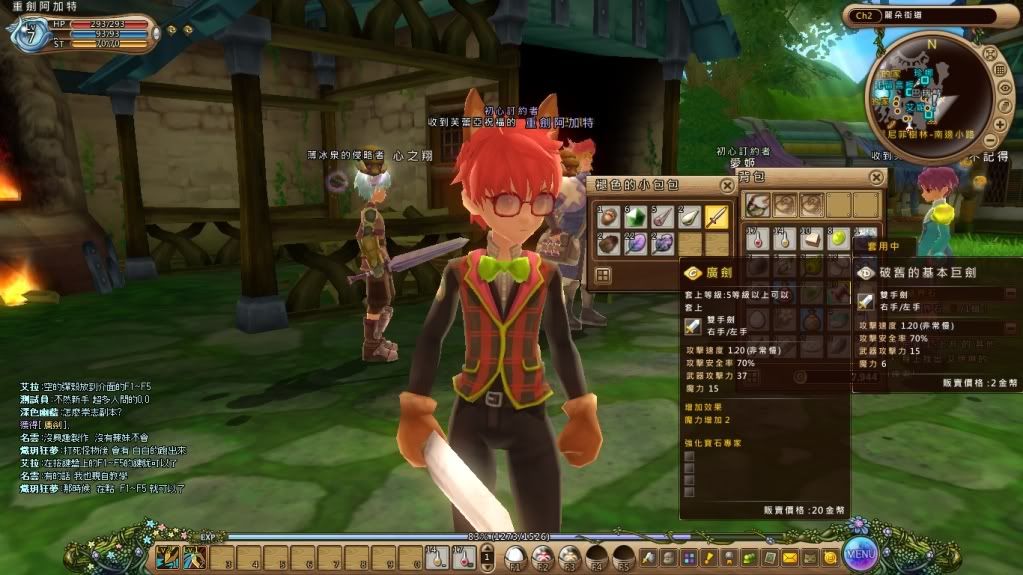Toggle the minimap eye visibility button
1023x575 pixels.
1006,89
